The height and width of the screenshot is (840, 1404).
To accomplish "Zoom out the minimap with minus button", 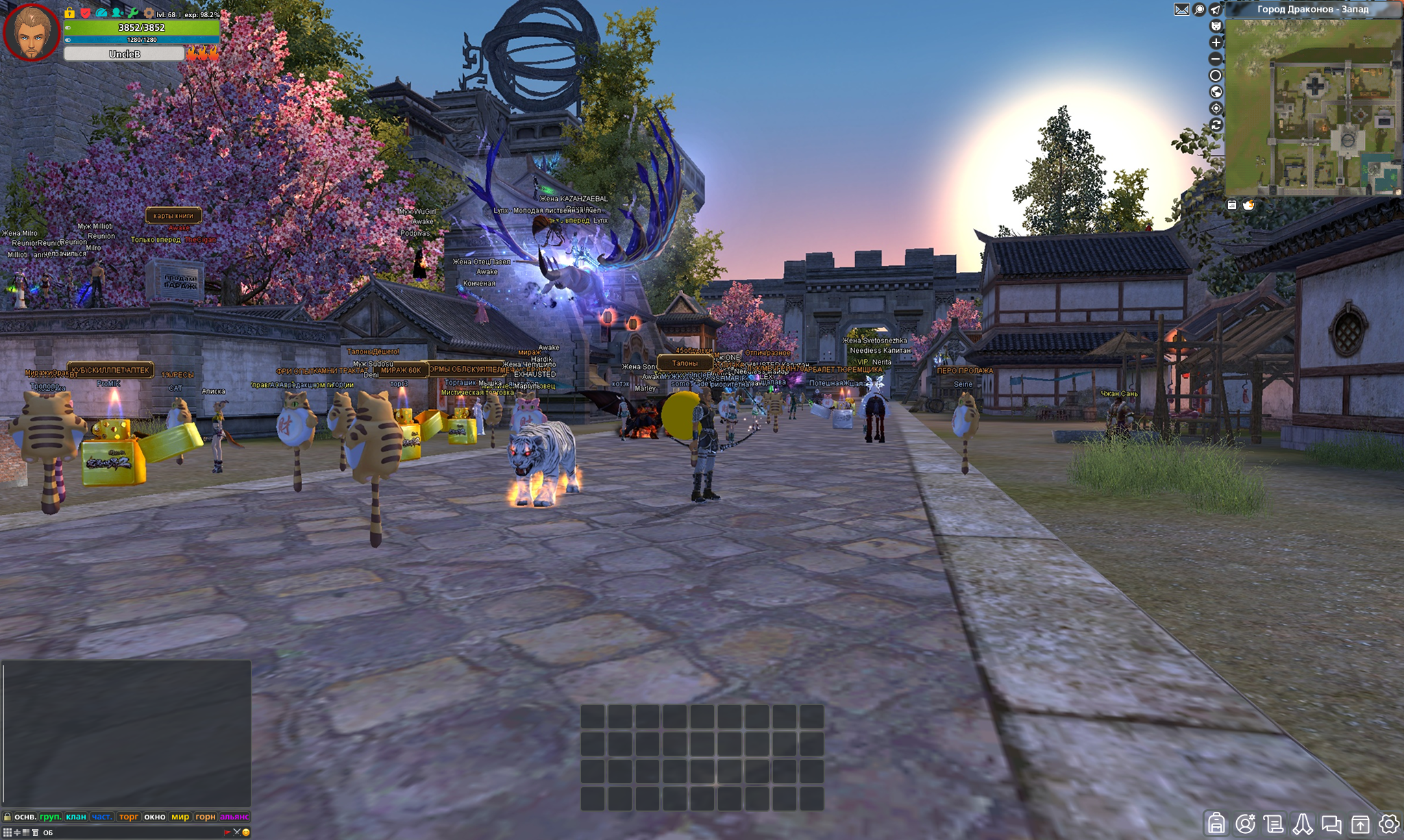I will [x=1216, y=59].
